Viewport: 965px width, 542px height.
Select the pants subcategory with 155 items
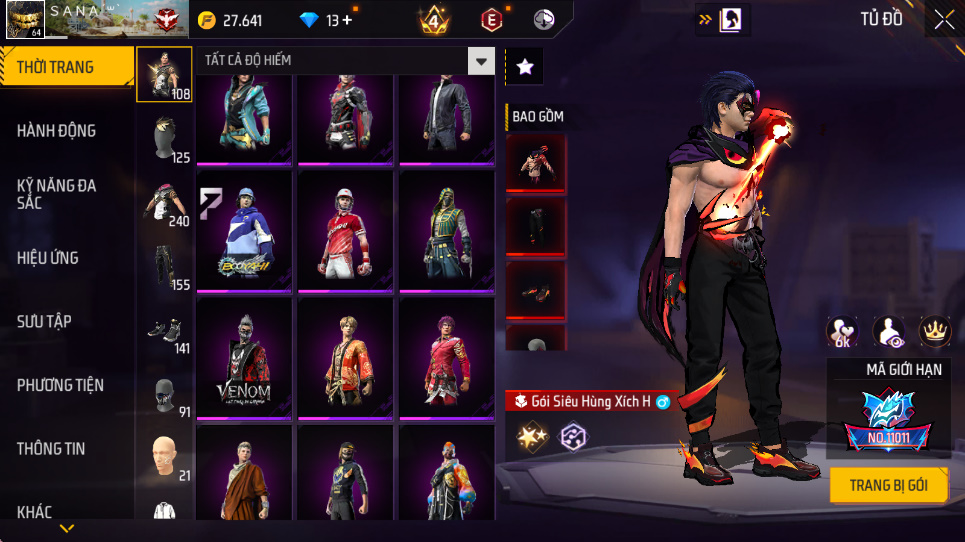click(164, 266)
